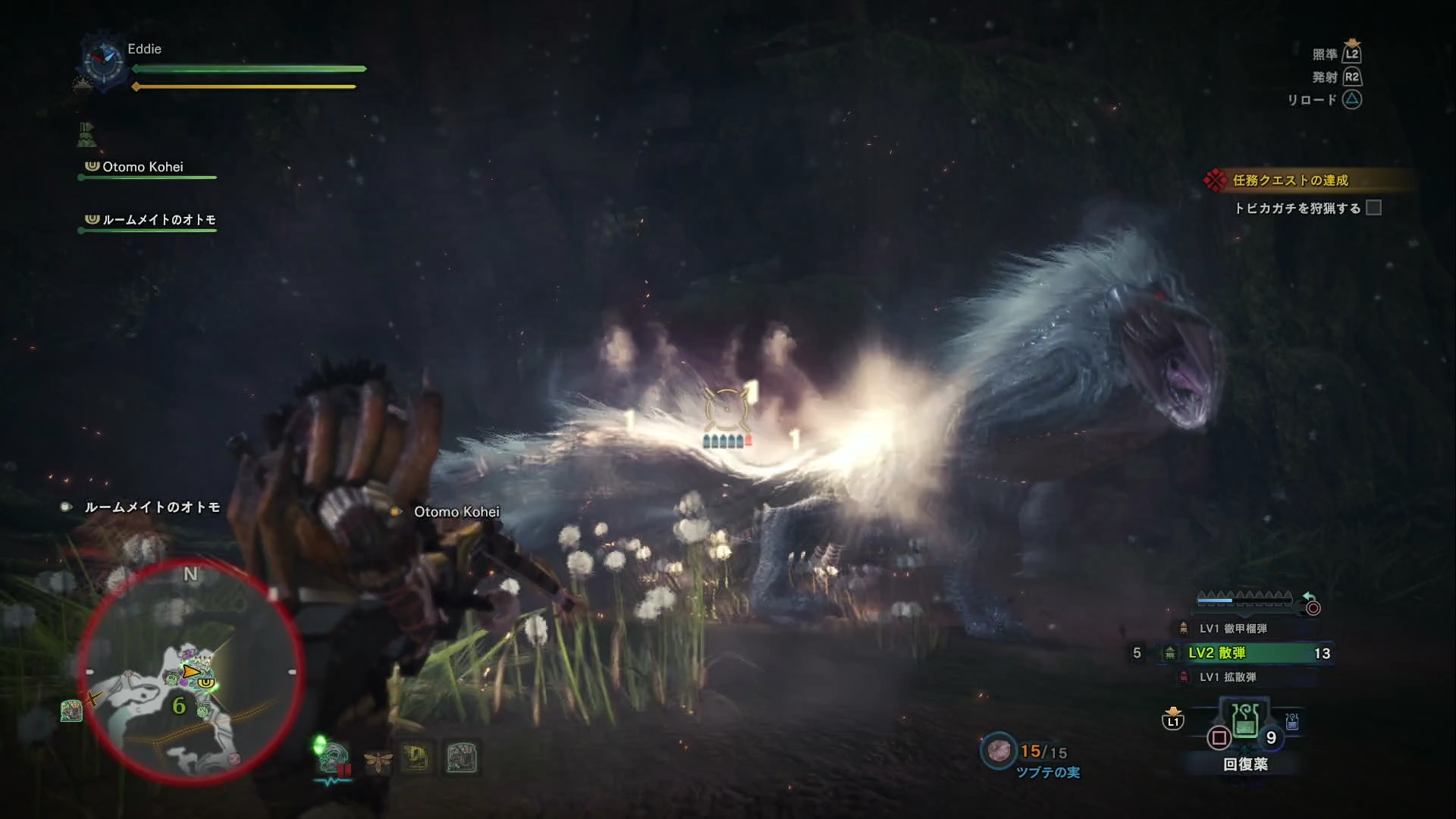Toggle the トビカガチを狩猟する objective checkbox
Viewport: 1456px width, 819px height.
pos(1373,208)
